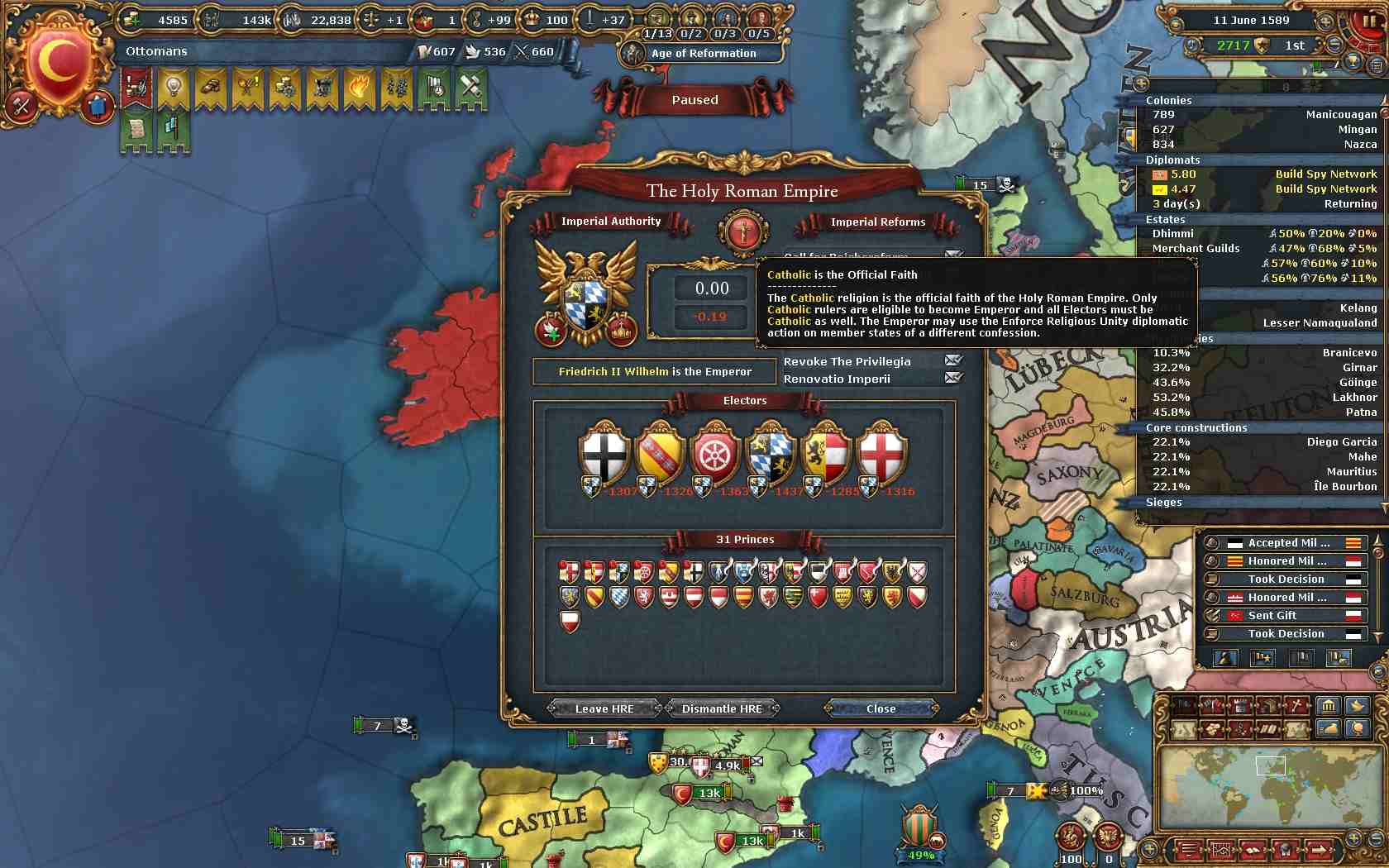Image resolution: width=1389 pixels, height=868 pixels.
Task: Open the Sent Gift notification
Action: click(x=1284, y=616)
